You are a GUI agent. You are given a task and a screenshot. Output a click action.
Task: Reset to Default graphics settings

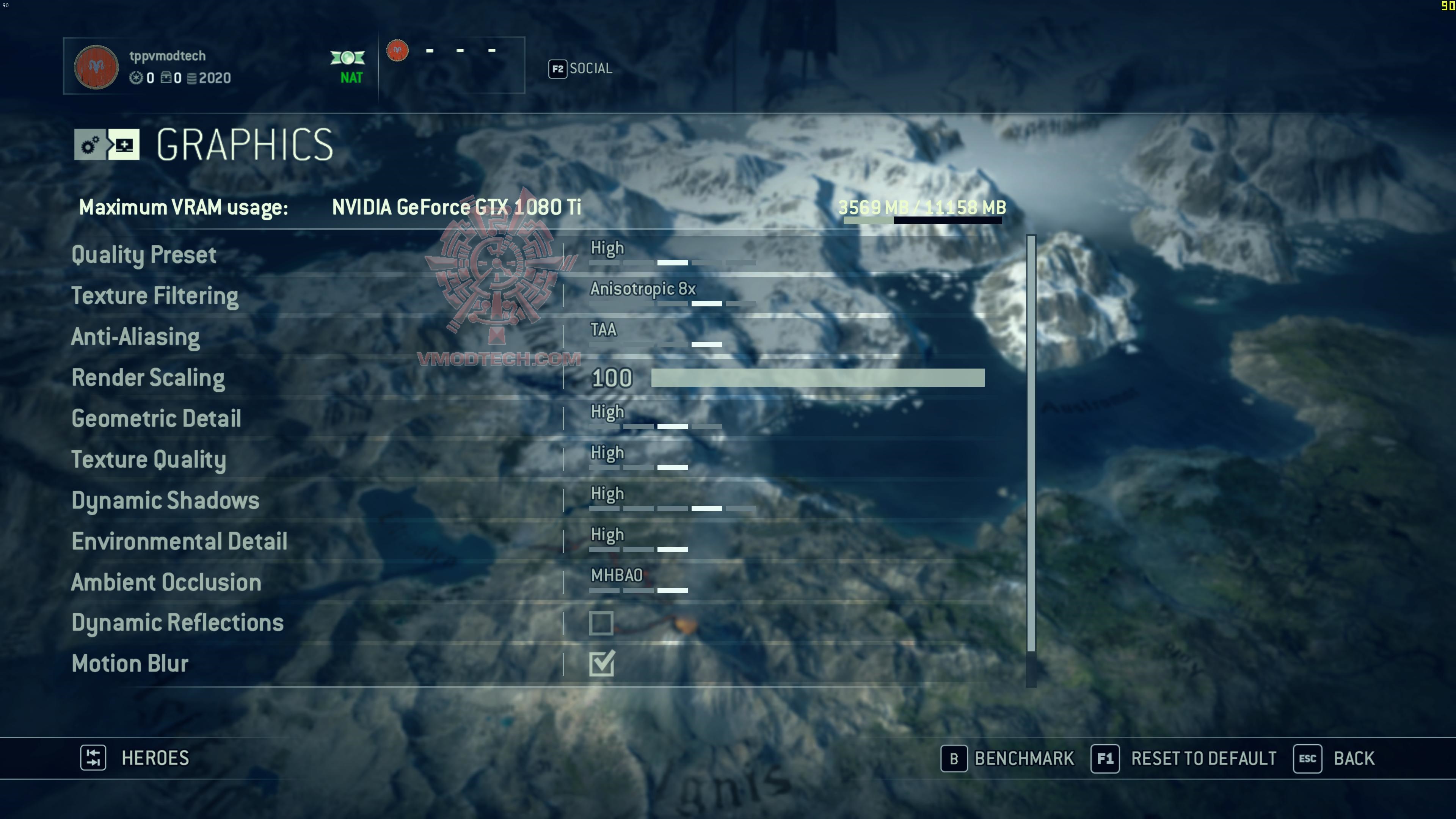tap(1184, 758)
